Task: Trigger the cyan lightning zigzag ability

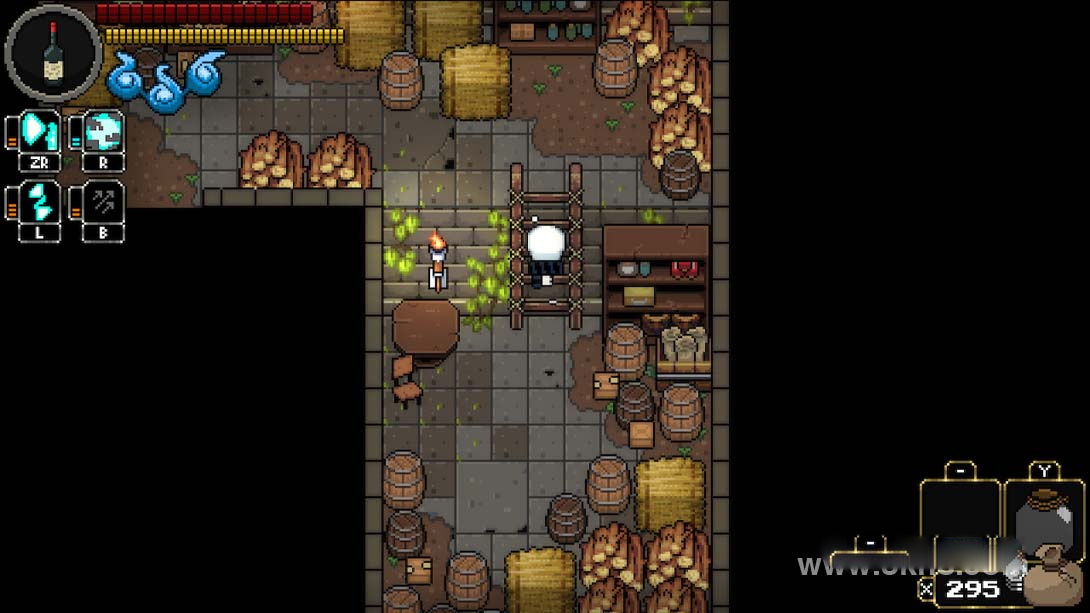Action: [40, 201]
